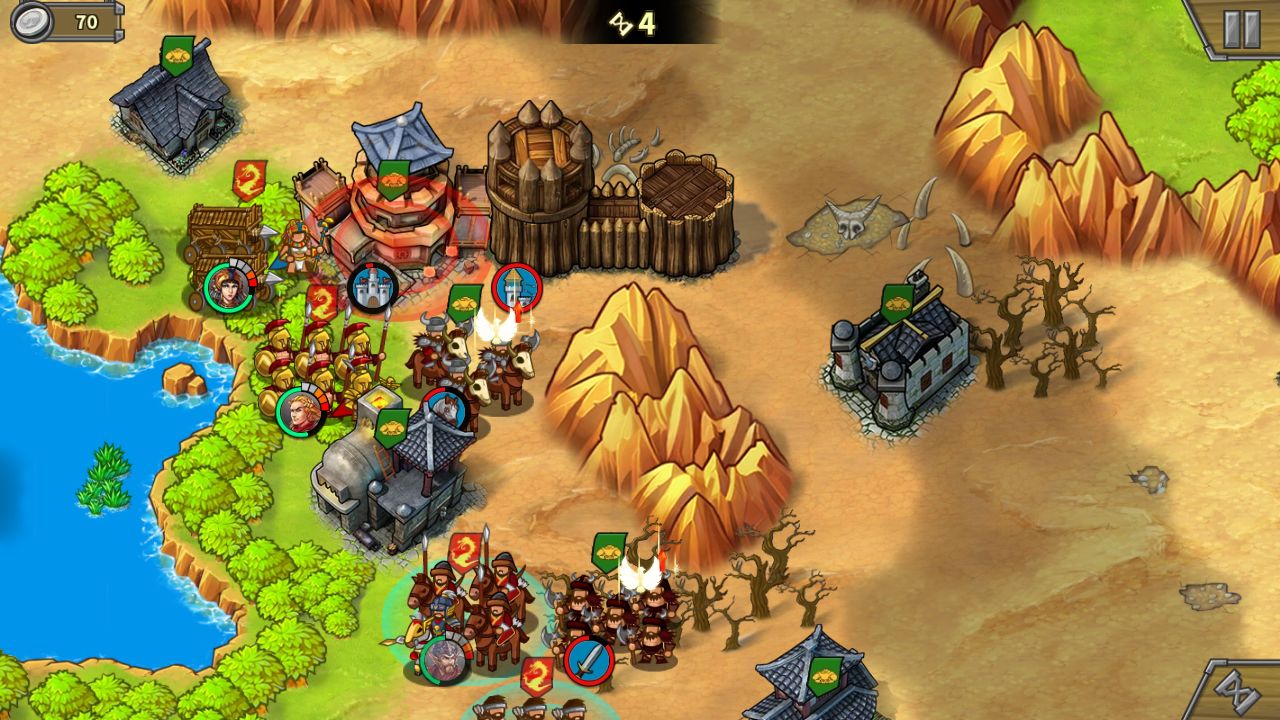The width and height of the screenshot is (1280, 720).
Task: Select the bearded helmeted hero portrait
Action: tap(443, 661)
